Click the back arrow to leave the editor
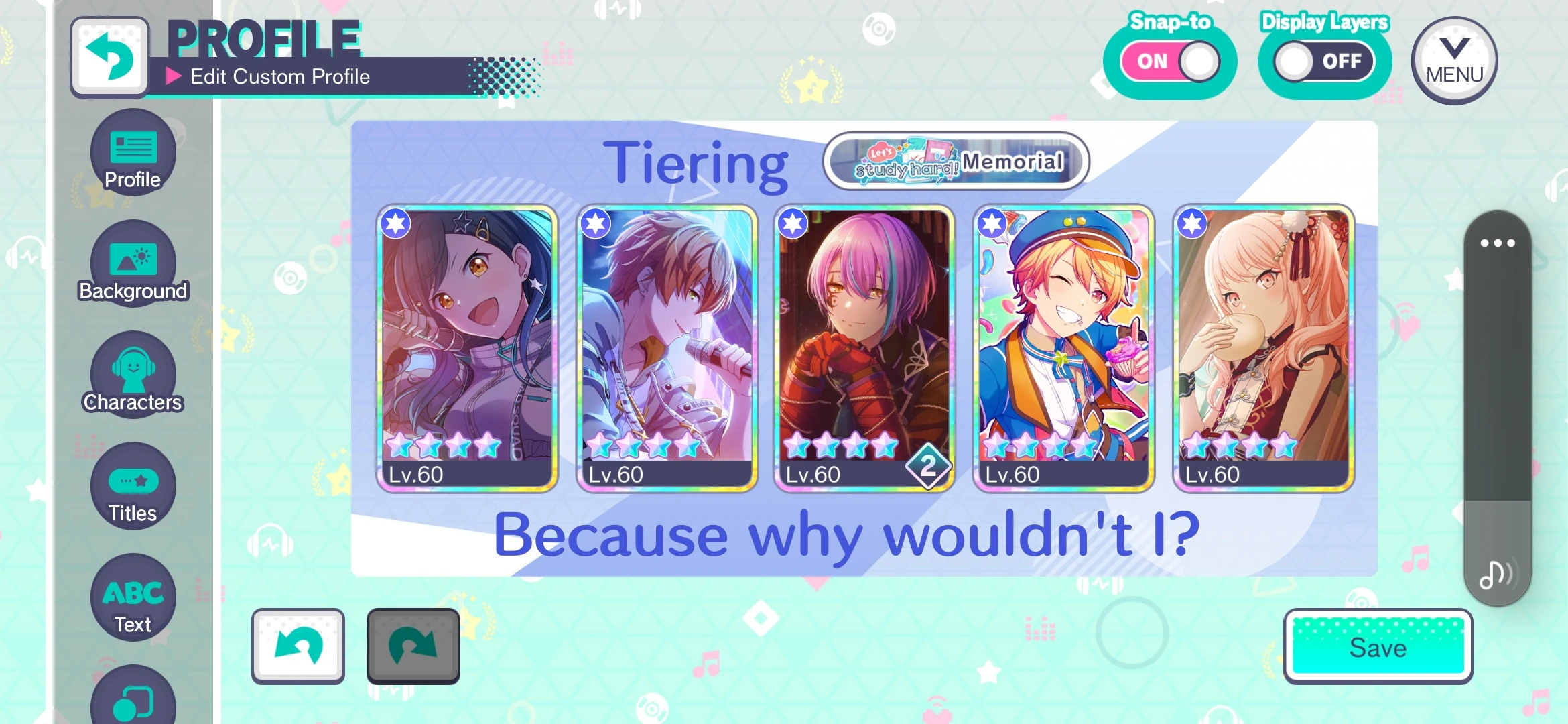This screenshot has height=724, width=1568. (x=110, y=56)
